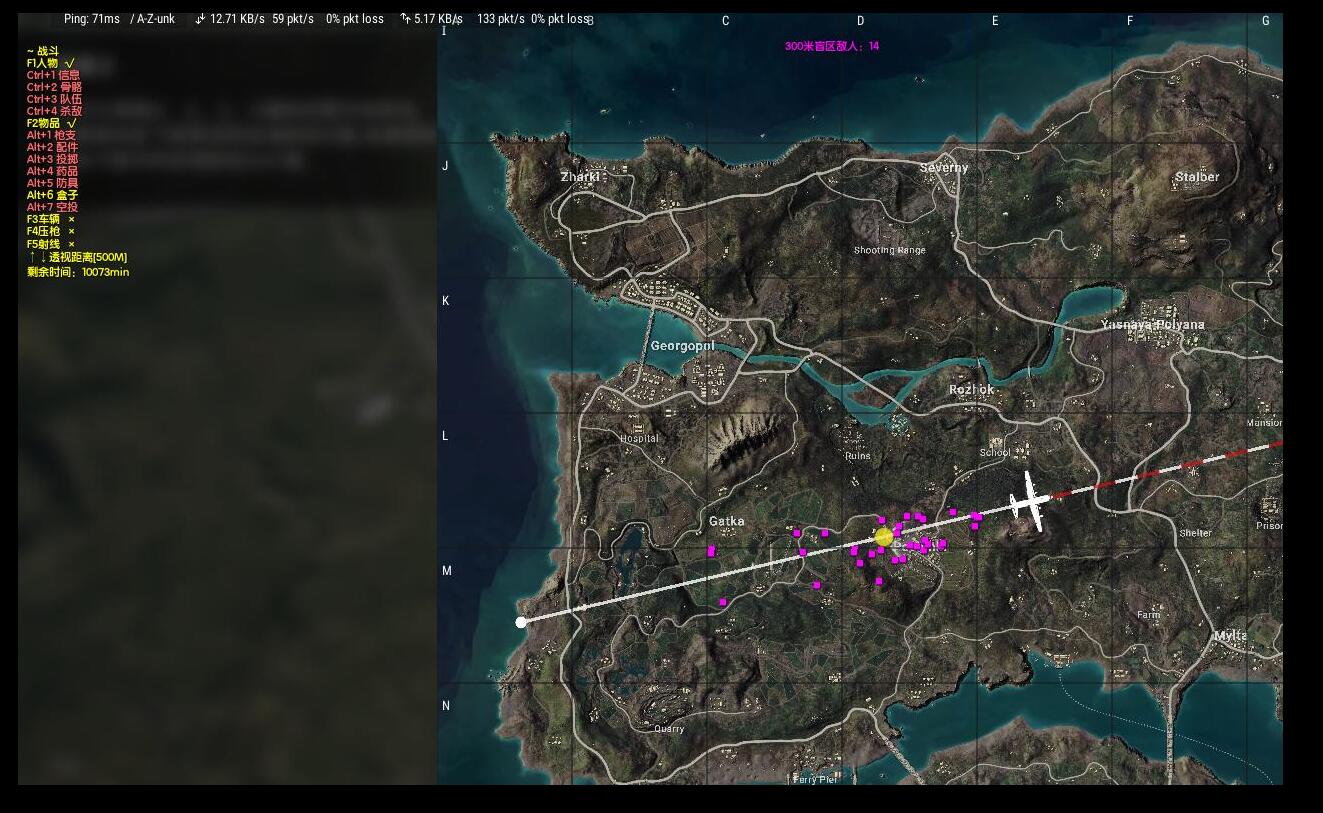
Task: Click the Stalber location label
Action: tap(1197, 177)
